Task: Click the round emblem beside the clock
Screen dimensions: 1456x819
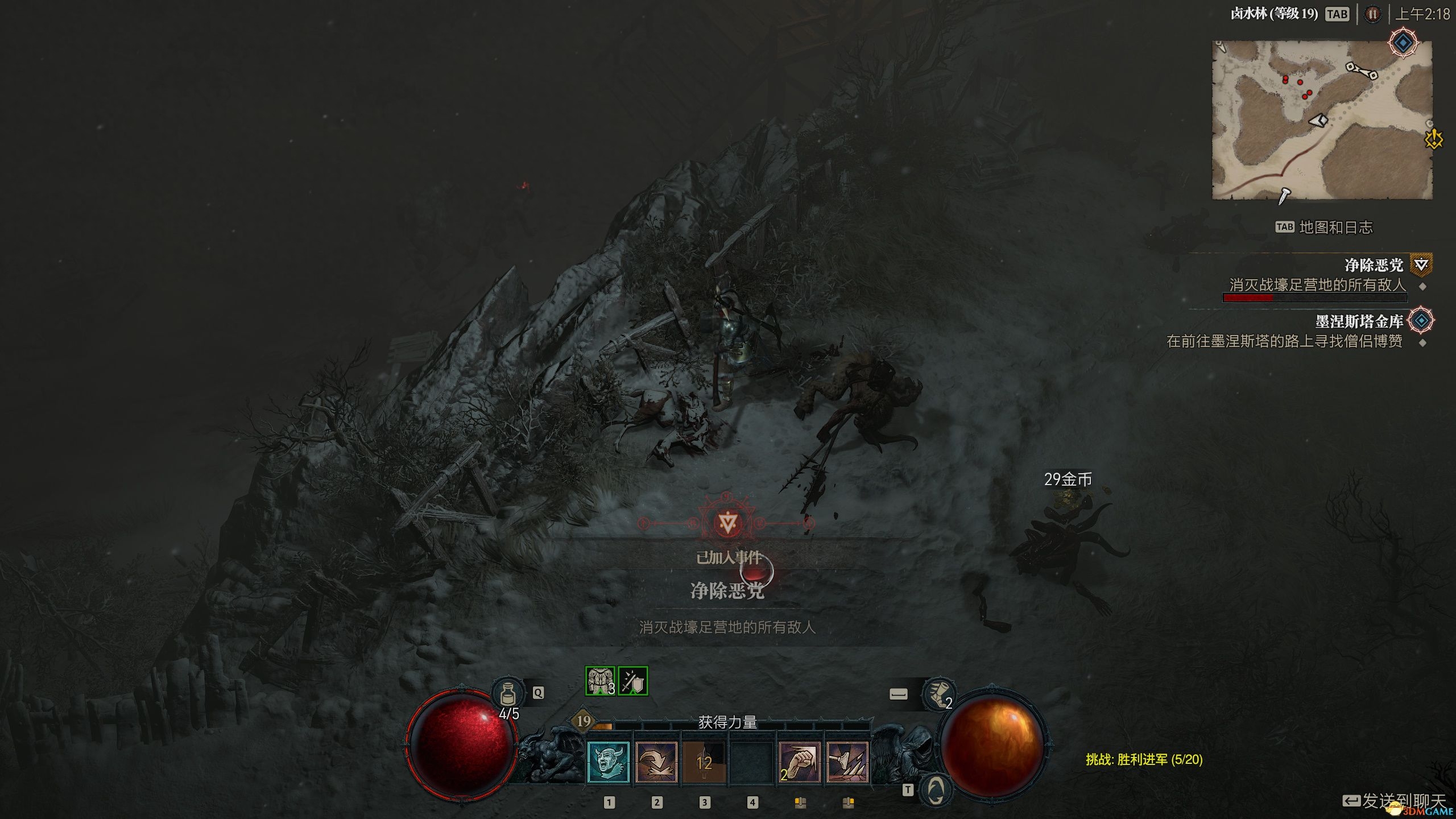Action: pyautogui.click(x=1372, y=14)
